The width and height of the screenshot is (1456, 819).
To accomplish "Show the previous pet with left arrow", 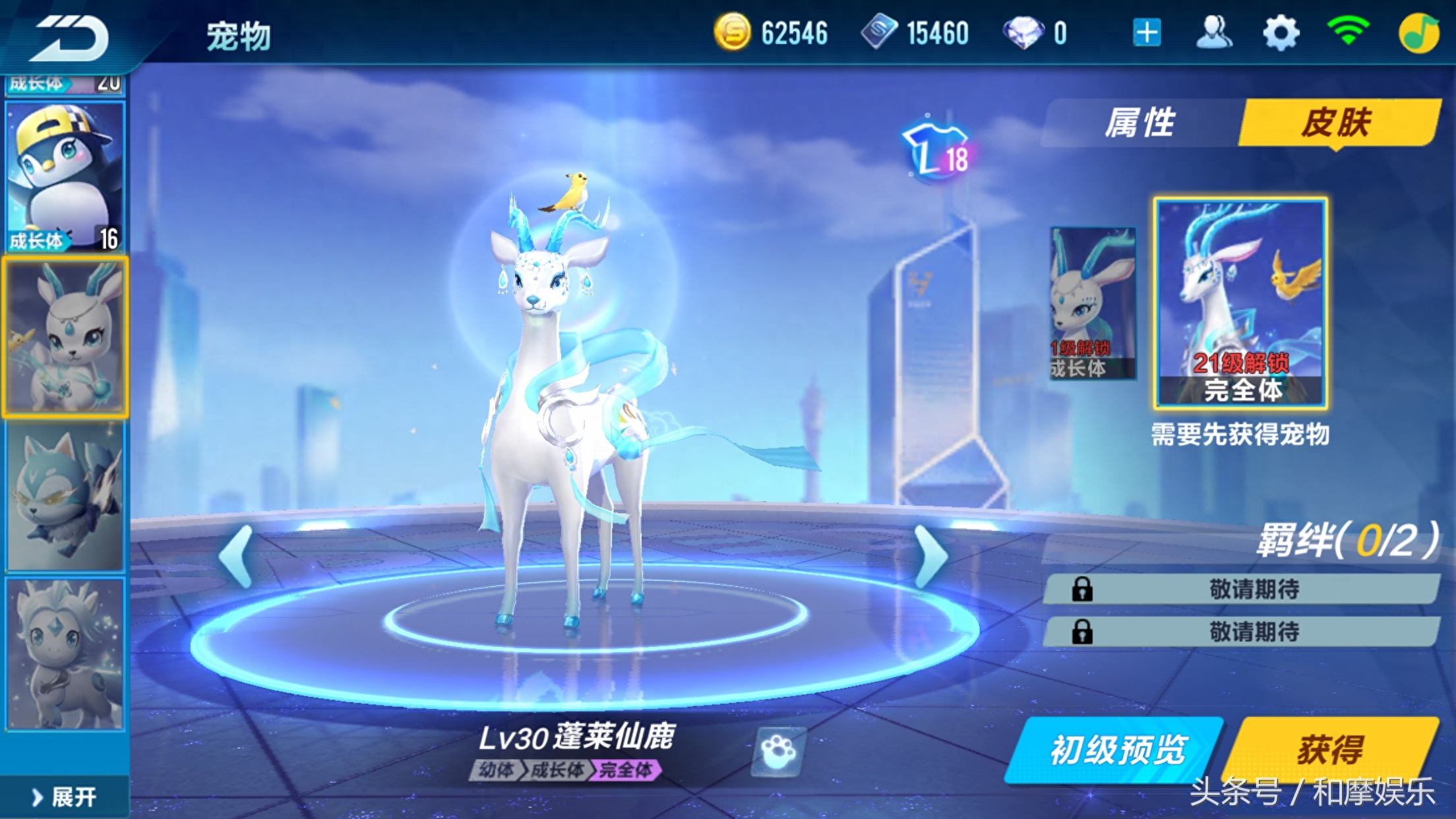I will pos(237,556).
